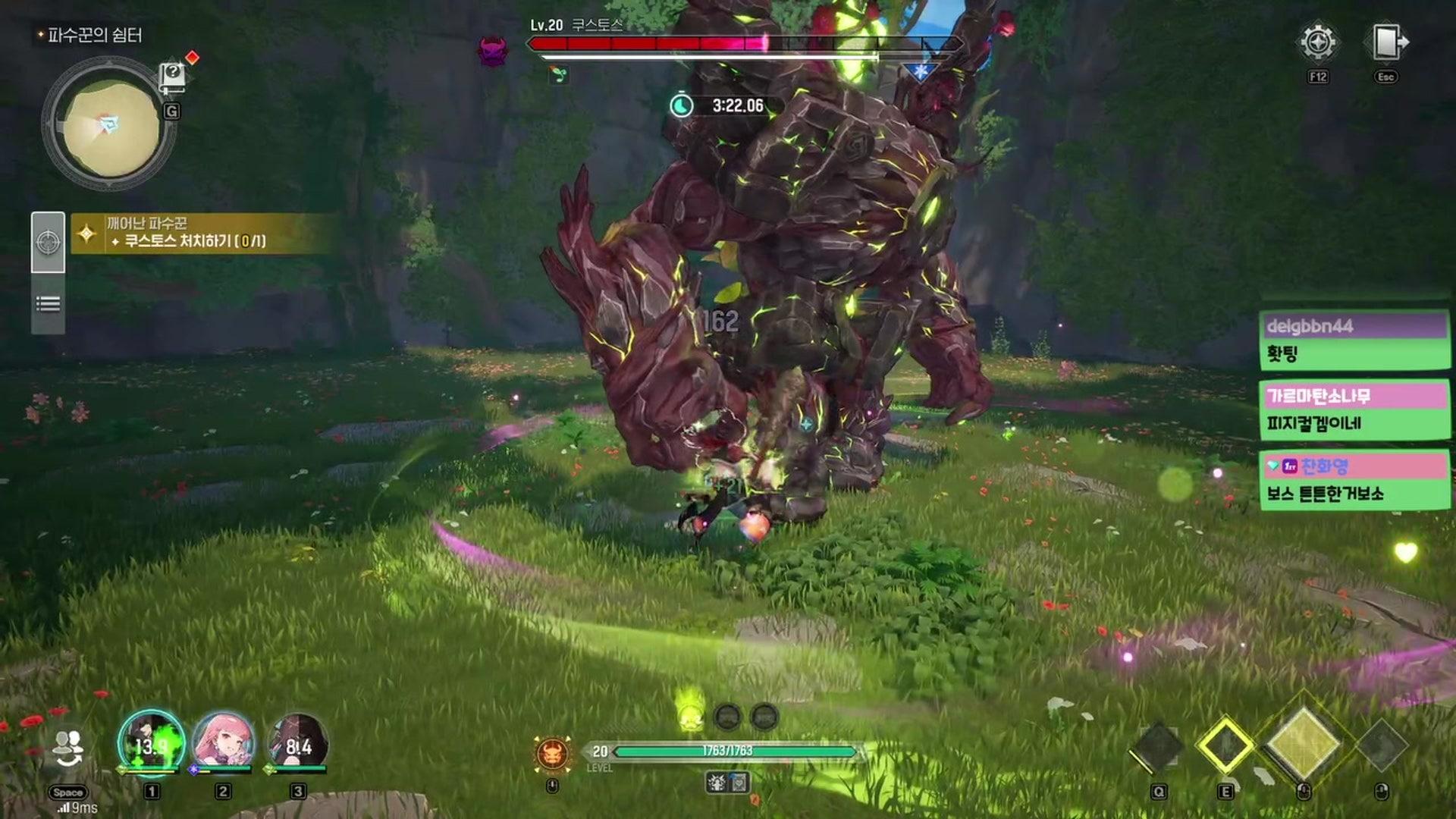Click the exit door icon
The width and height of the screenshot is (1456, 819).
(1387, 42)
